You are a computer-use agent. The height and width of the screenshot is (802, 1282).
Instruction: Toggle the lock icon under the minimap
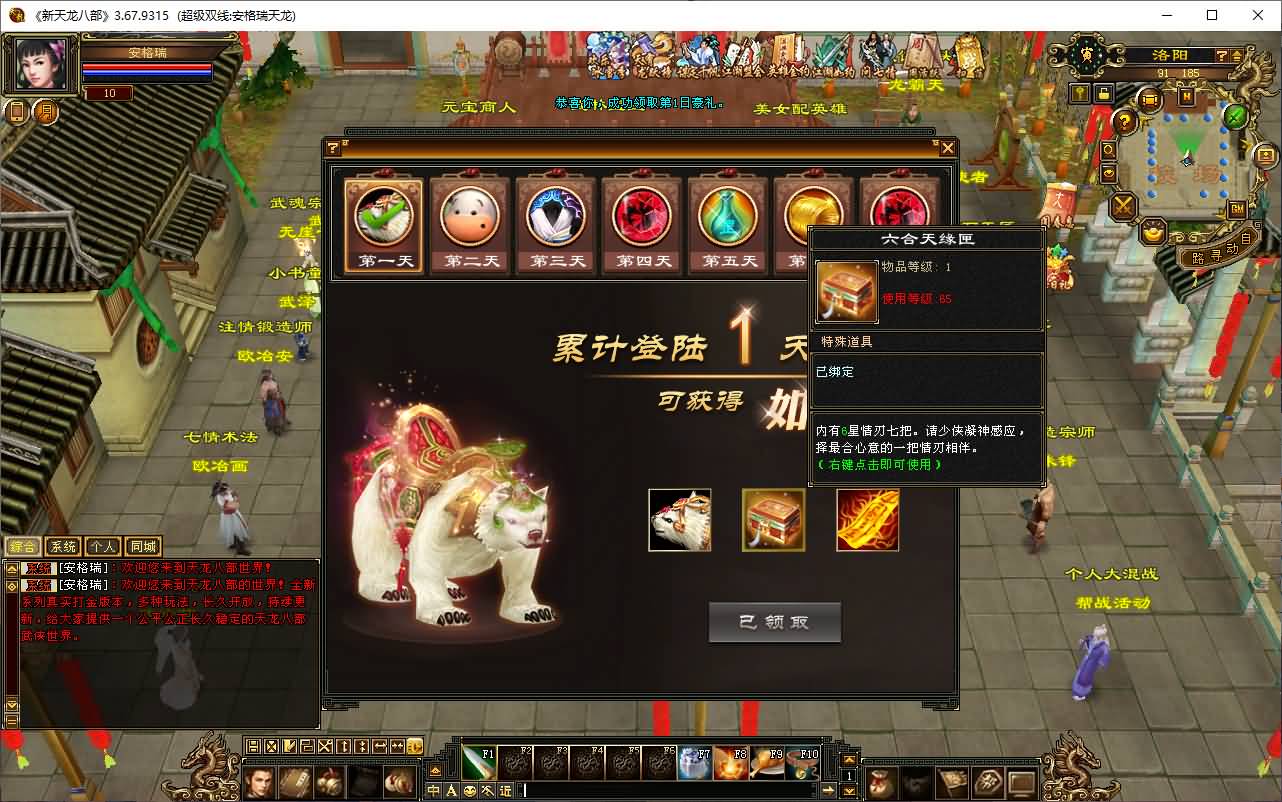click(1103, 95)
